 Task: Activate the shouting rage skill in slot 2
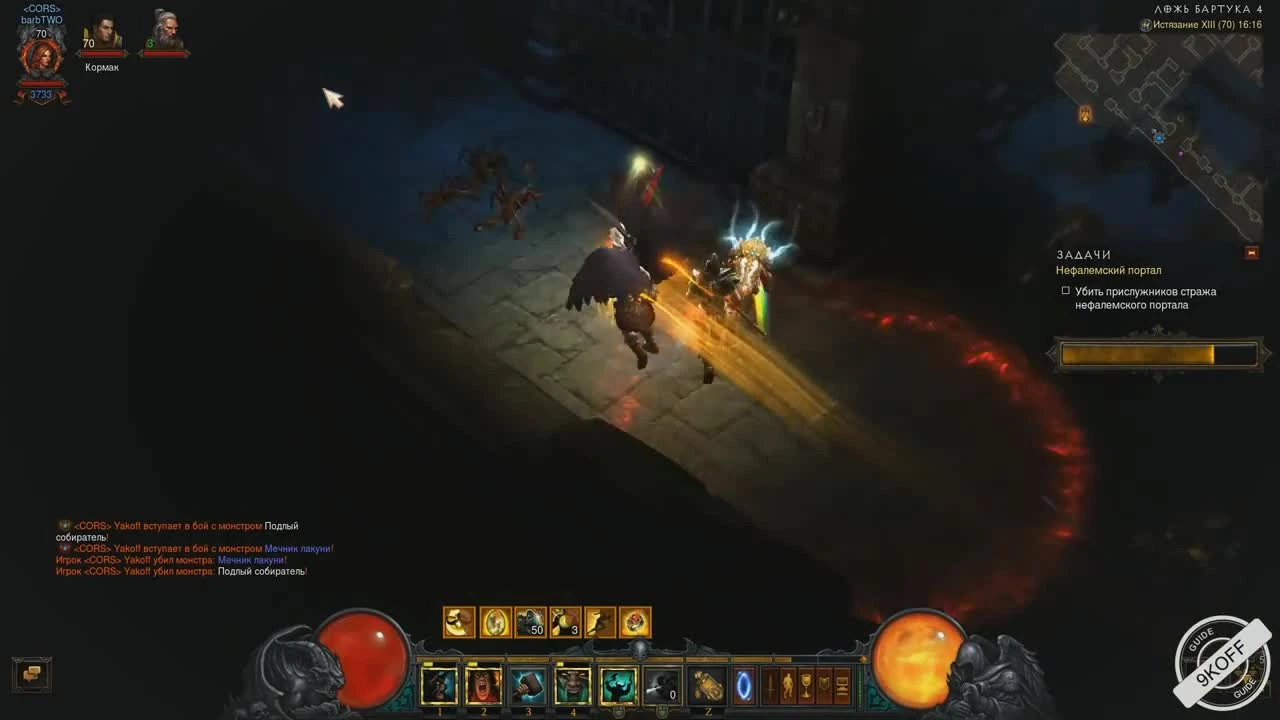(x=484, y=685)
